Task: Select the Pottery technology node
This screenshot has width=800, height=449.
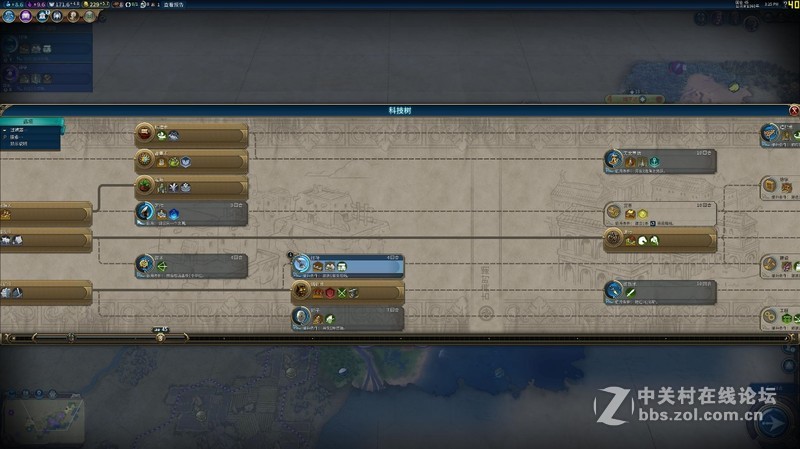Action: (x=45, y=213)
